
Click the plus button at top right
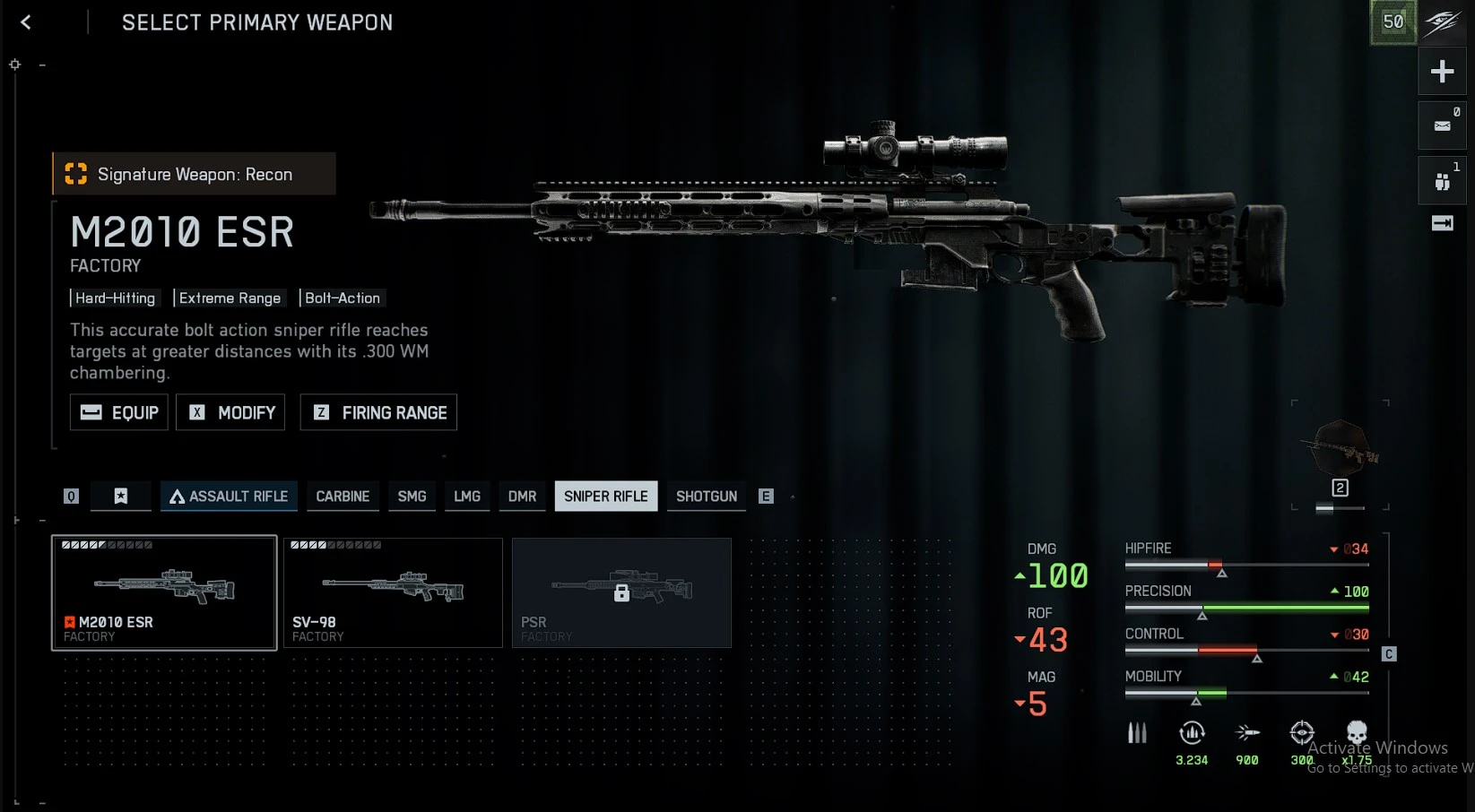coord(1442,72)
